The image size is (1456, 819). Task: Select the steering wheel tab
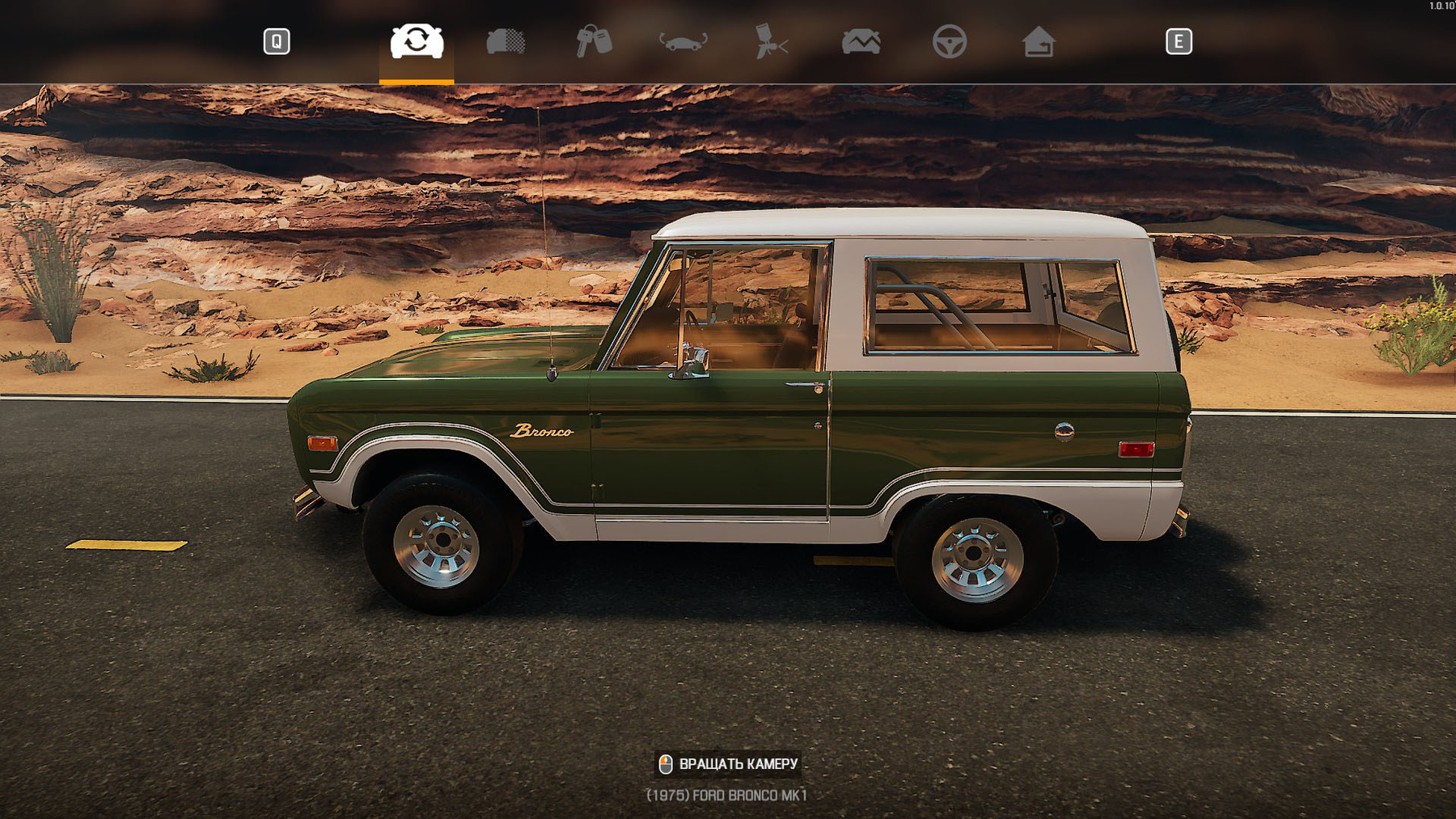pyautogui.click(x=949, y=41)
